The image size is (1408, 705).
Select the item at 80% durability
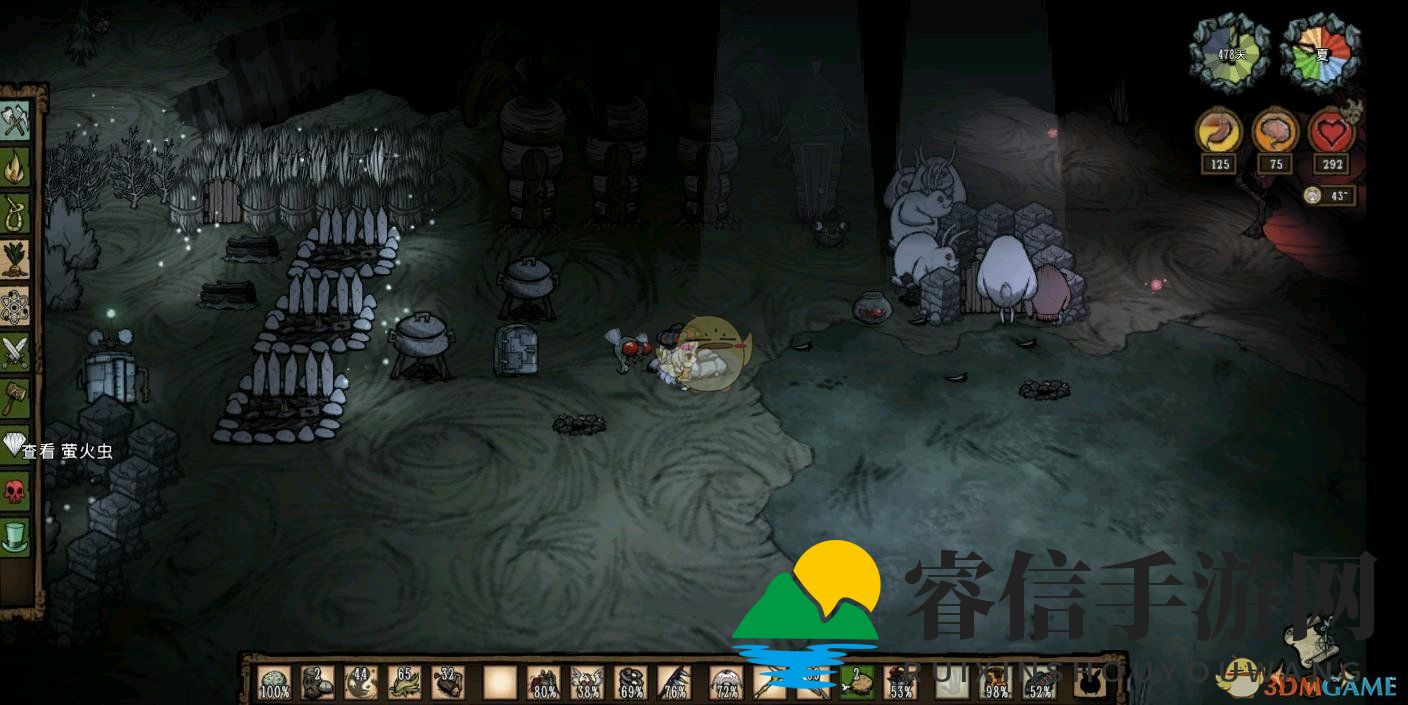pyautogui.click(x=543, y=681)
